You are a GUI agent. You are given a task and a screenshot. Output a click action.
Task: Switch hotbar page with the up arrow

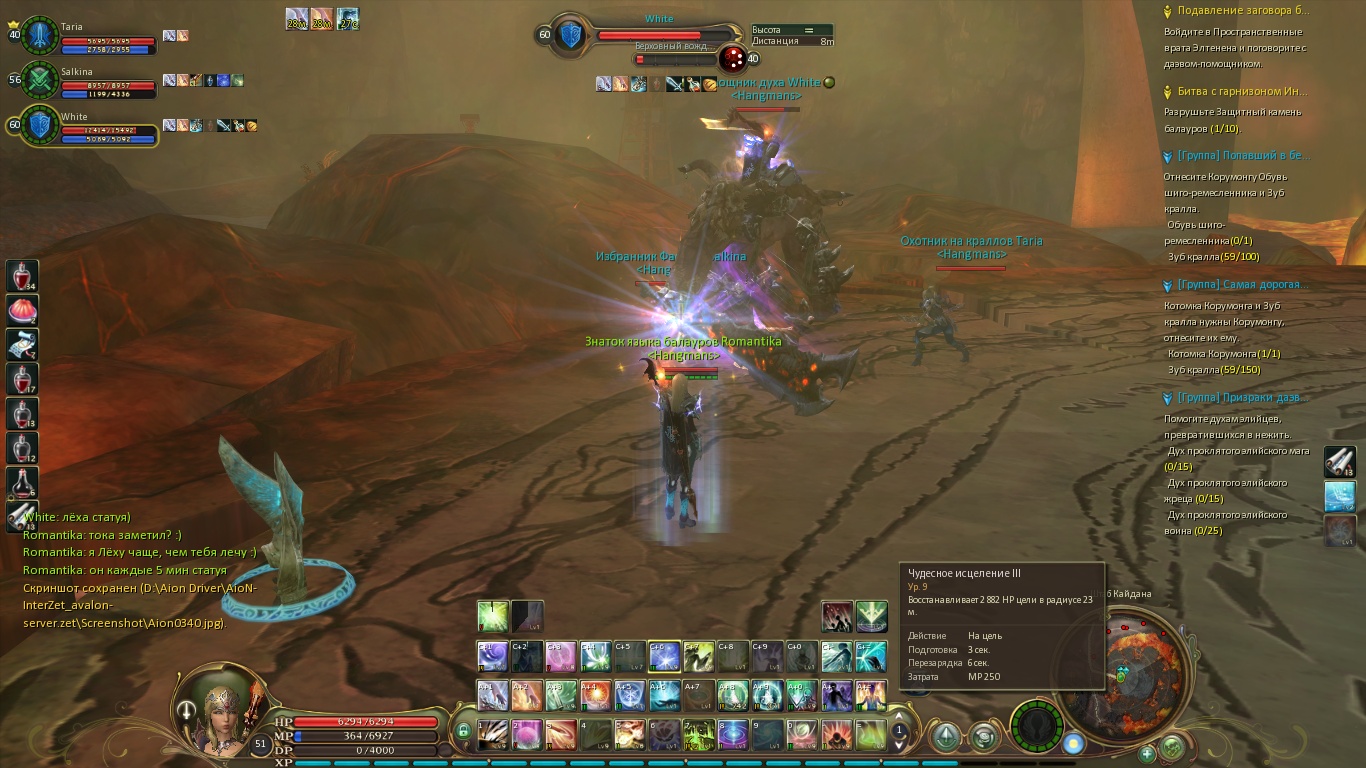pyautogui.click(x=899, y=716)
